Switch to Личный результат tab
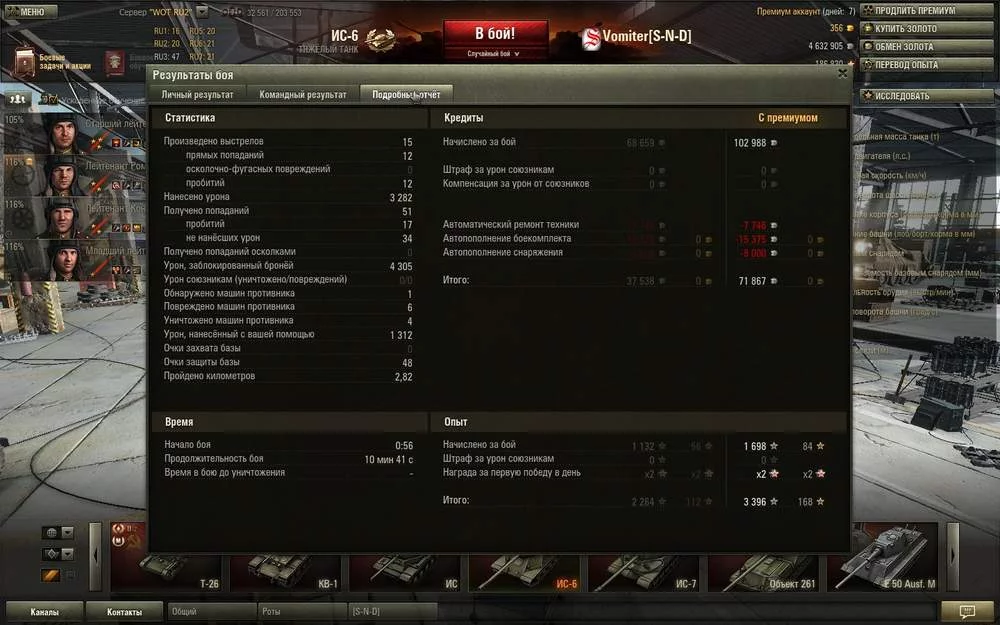 [x=198, y=94]
